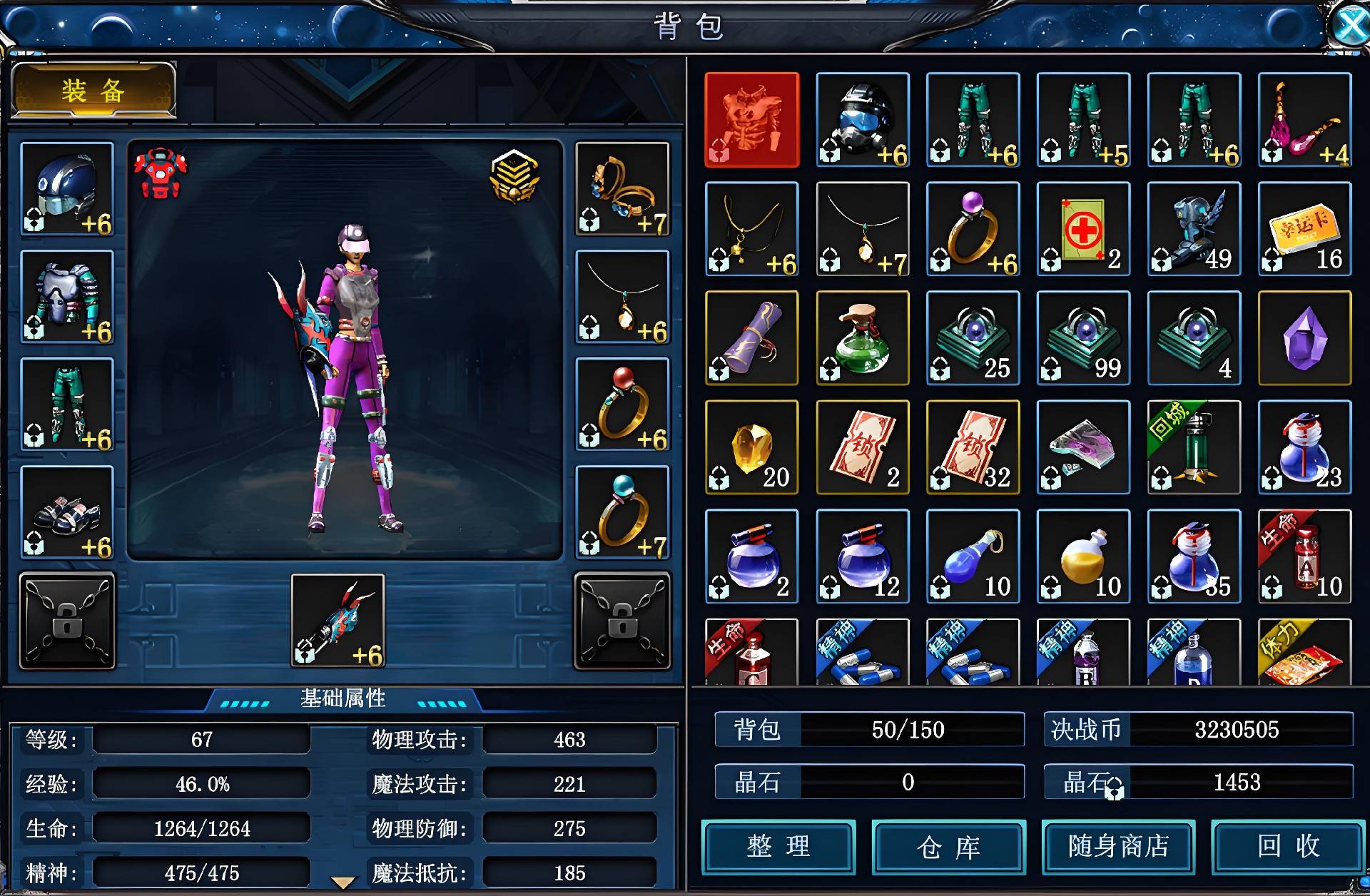The height and width of the screenshot is (896, 1370).
Task: Select the yellow gem stack of 20
Action: point(751,447)
